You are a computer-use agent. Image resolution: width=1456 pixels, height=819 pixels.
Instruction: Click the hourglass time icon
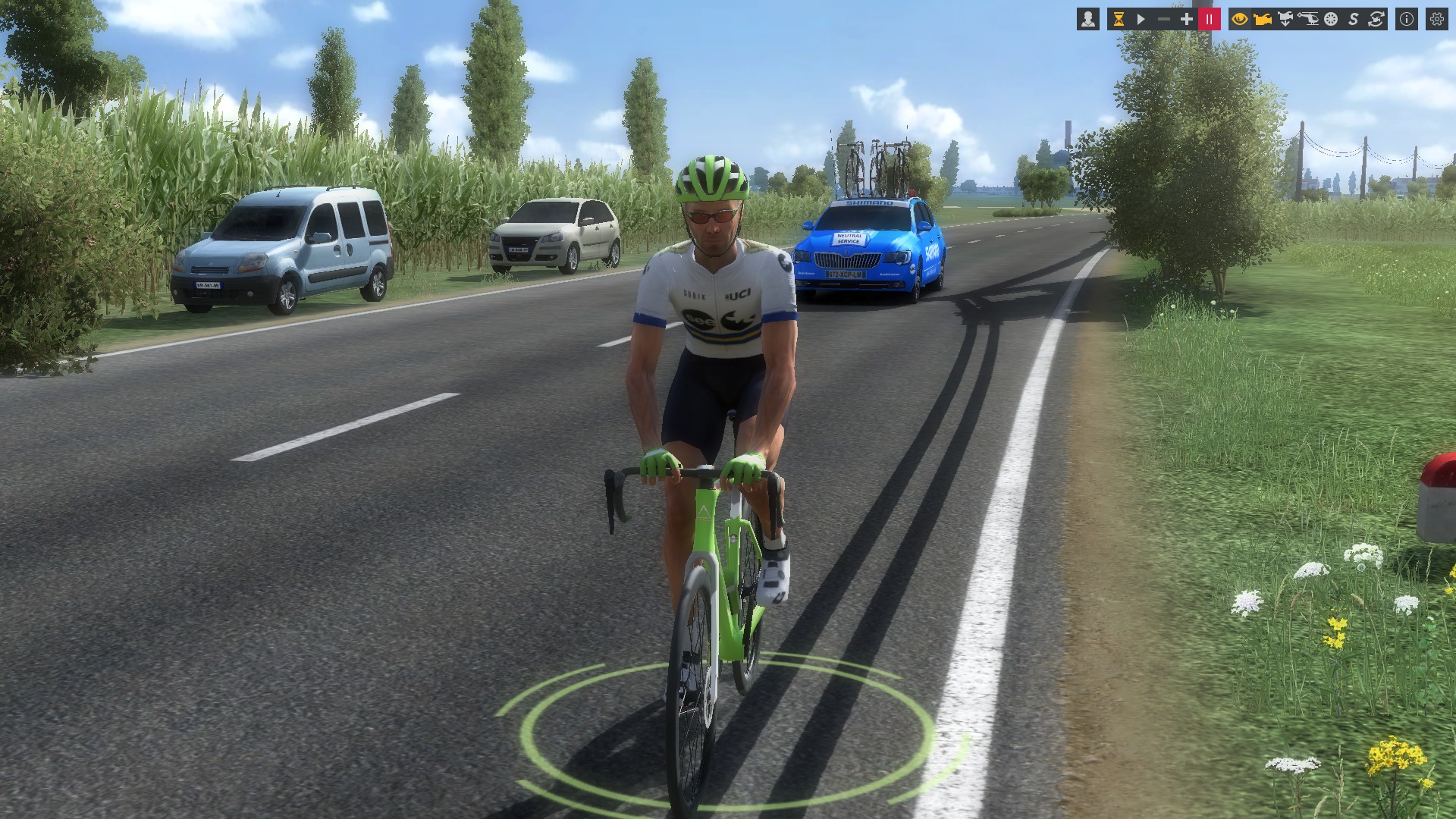click(1119, 20)
